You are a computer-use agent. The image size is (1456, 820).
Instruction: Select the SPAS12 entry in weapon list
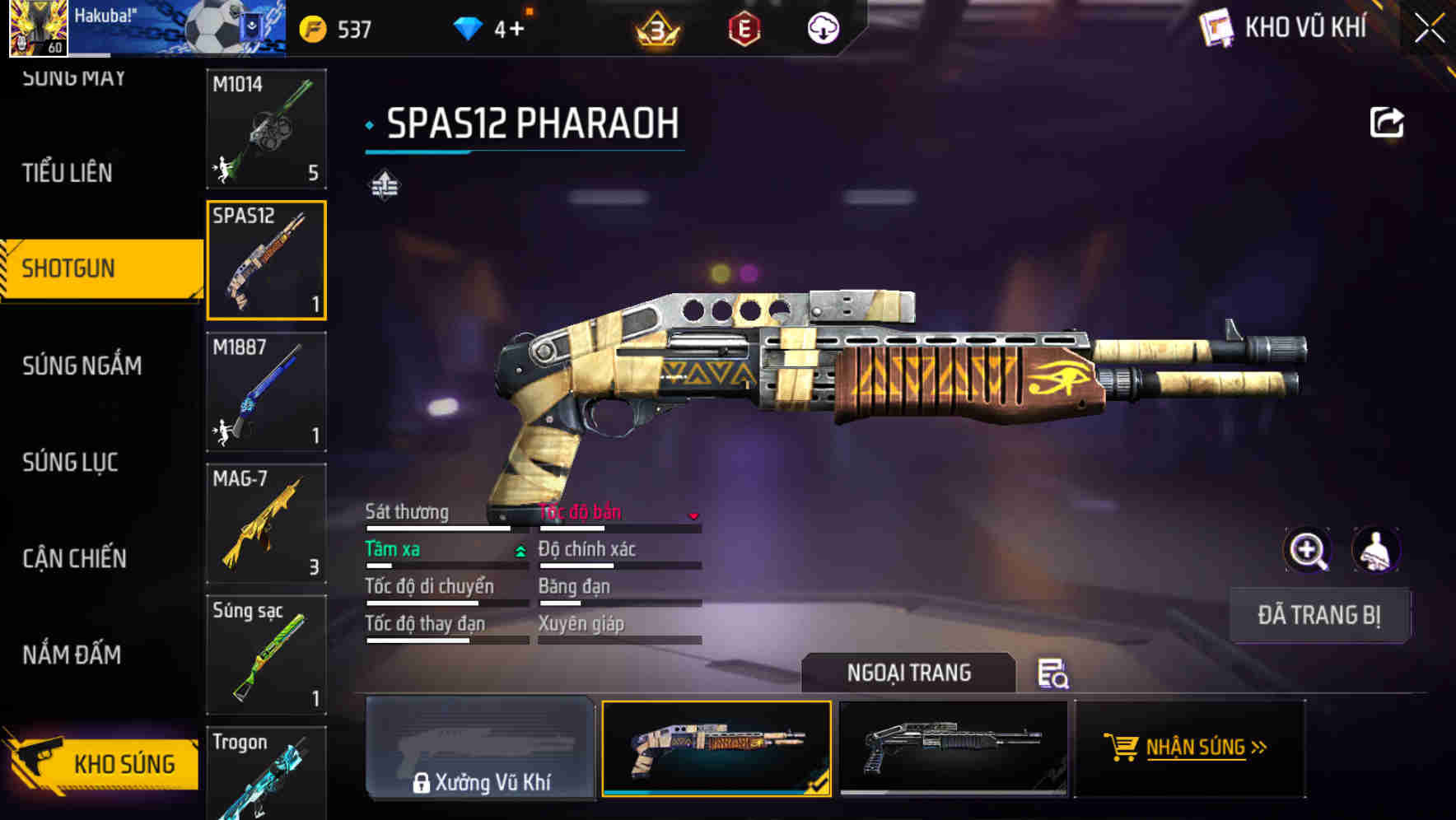coord(266,260)
